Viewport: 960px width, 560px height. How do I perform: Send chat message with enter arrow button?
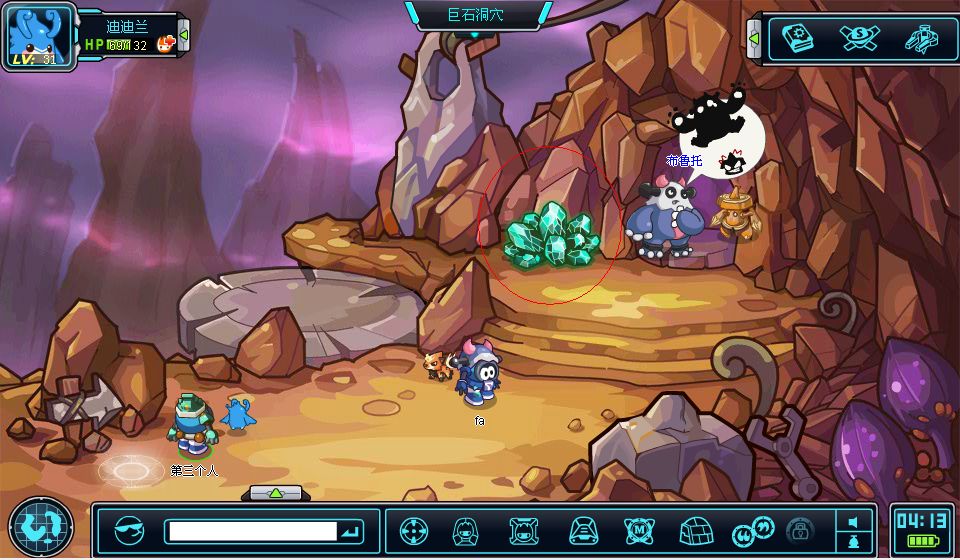coord(351,531)
